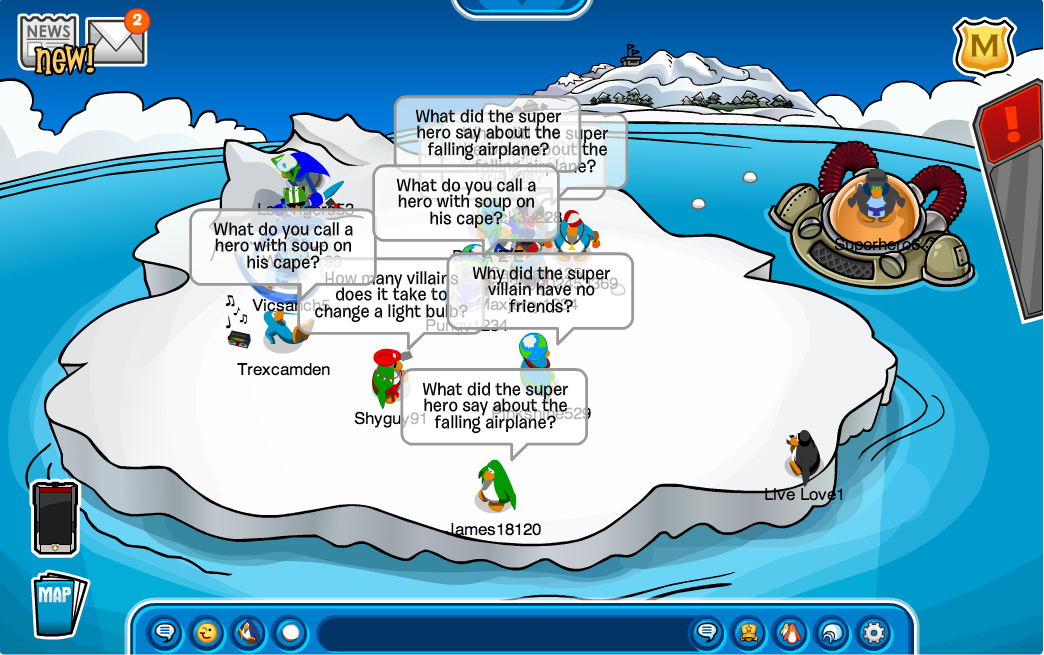The height and width of the screenshot is (655, 1044).
Task: Open the penguin actions menu
Action: click(x=248, y=632)
